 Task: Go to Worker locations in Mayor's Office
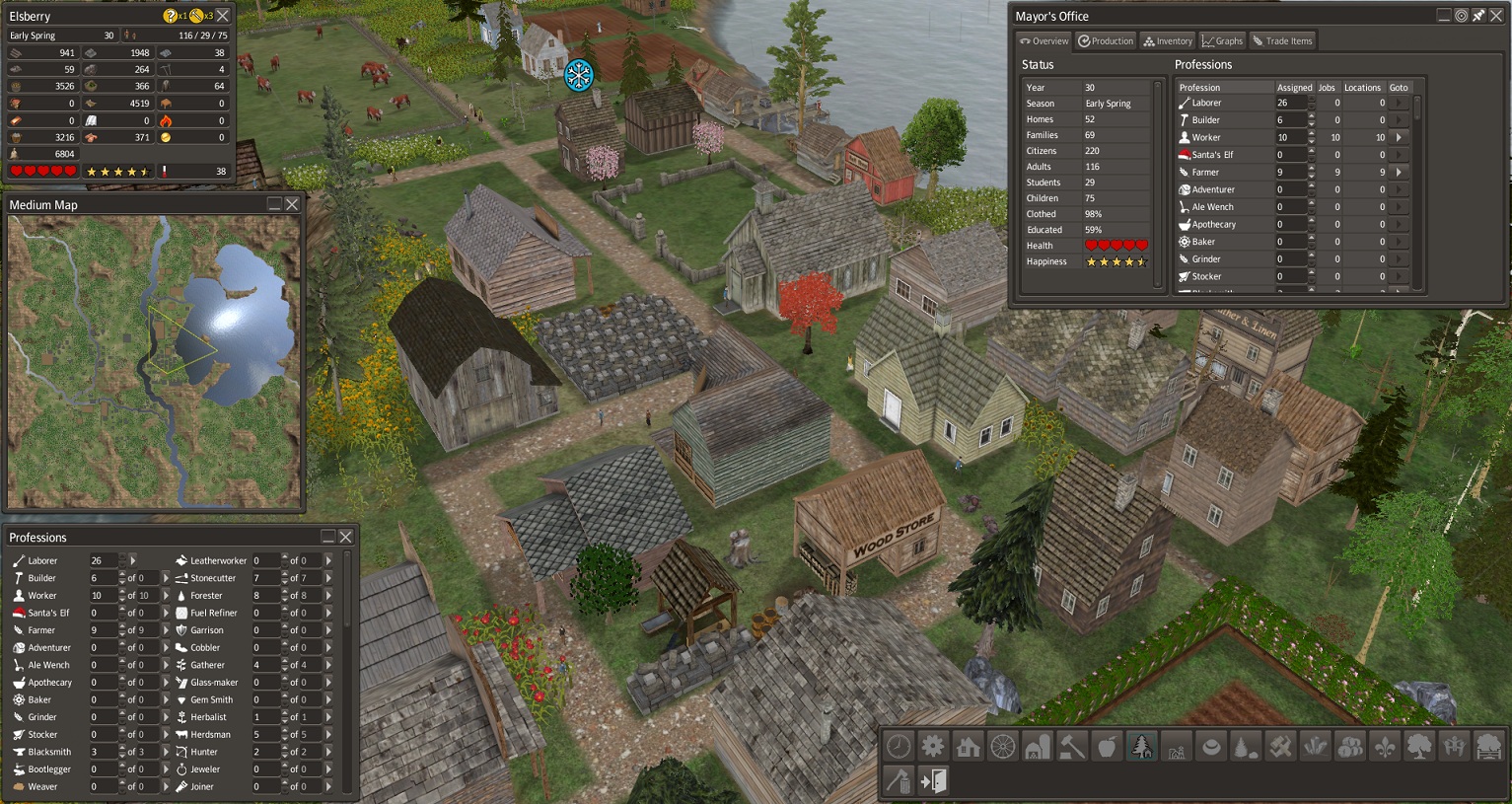1399,137
